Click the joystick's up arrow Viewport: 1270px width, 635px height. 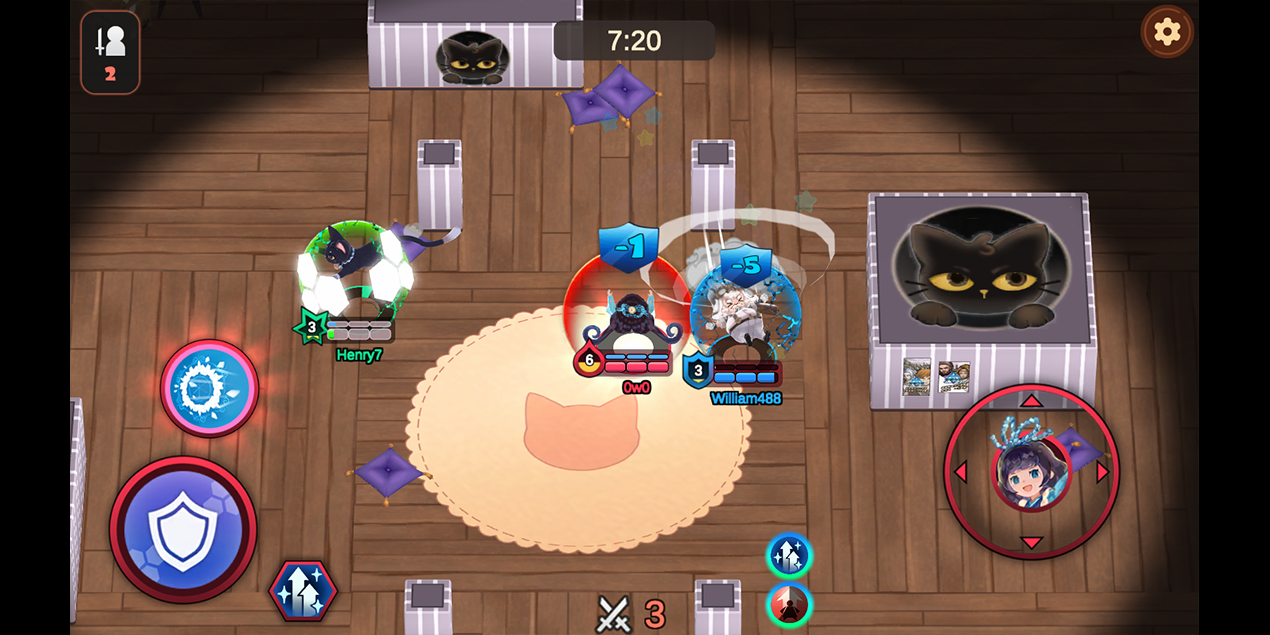click(1031, 400)
